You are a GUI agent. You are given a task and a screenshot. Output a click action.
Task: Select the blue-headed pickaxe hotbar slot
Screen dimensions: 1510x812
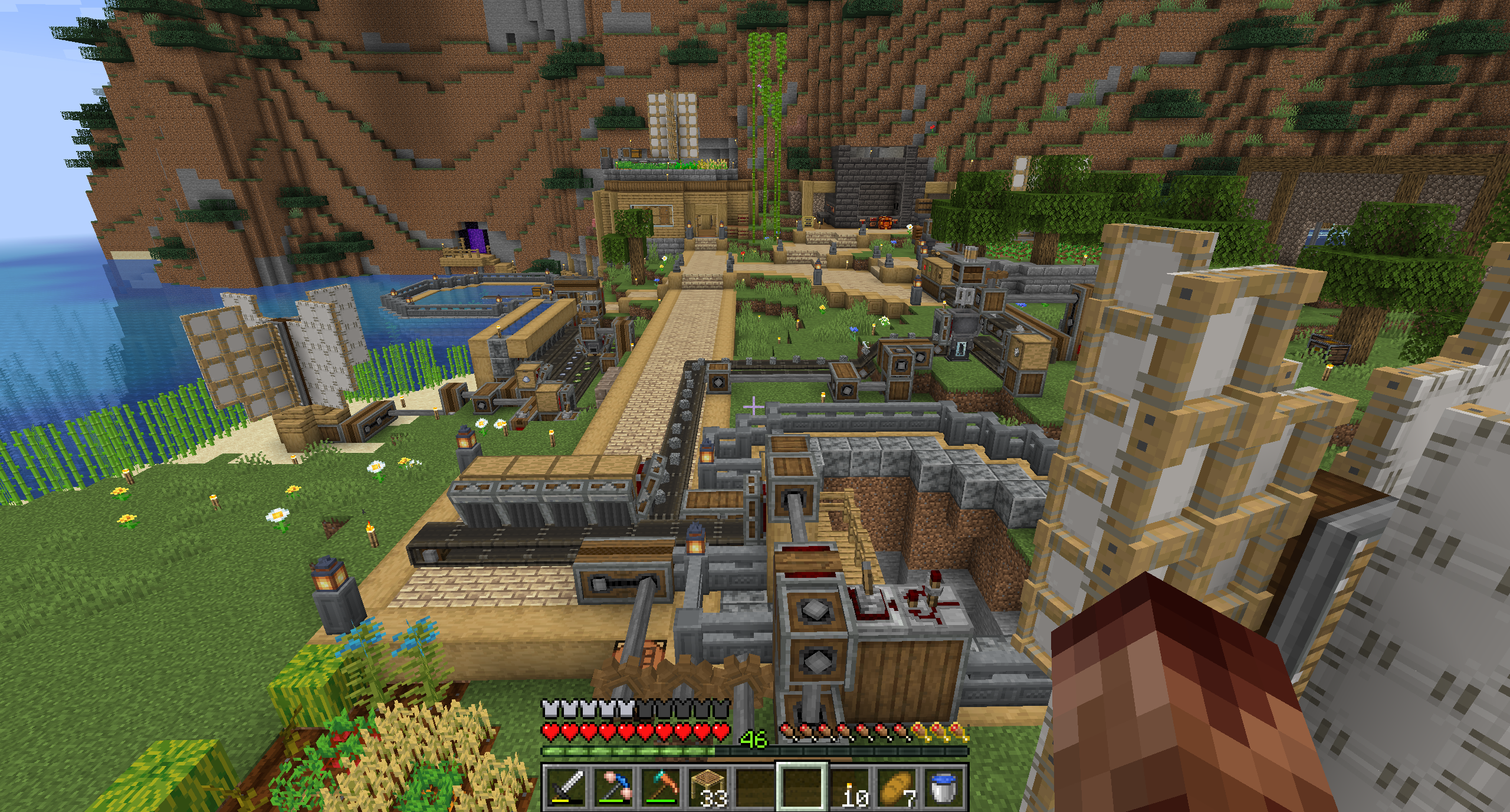coord(613,787)
